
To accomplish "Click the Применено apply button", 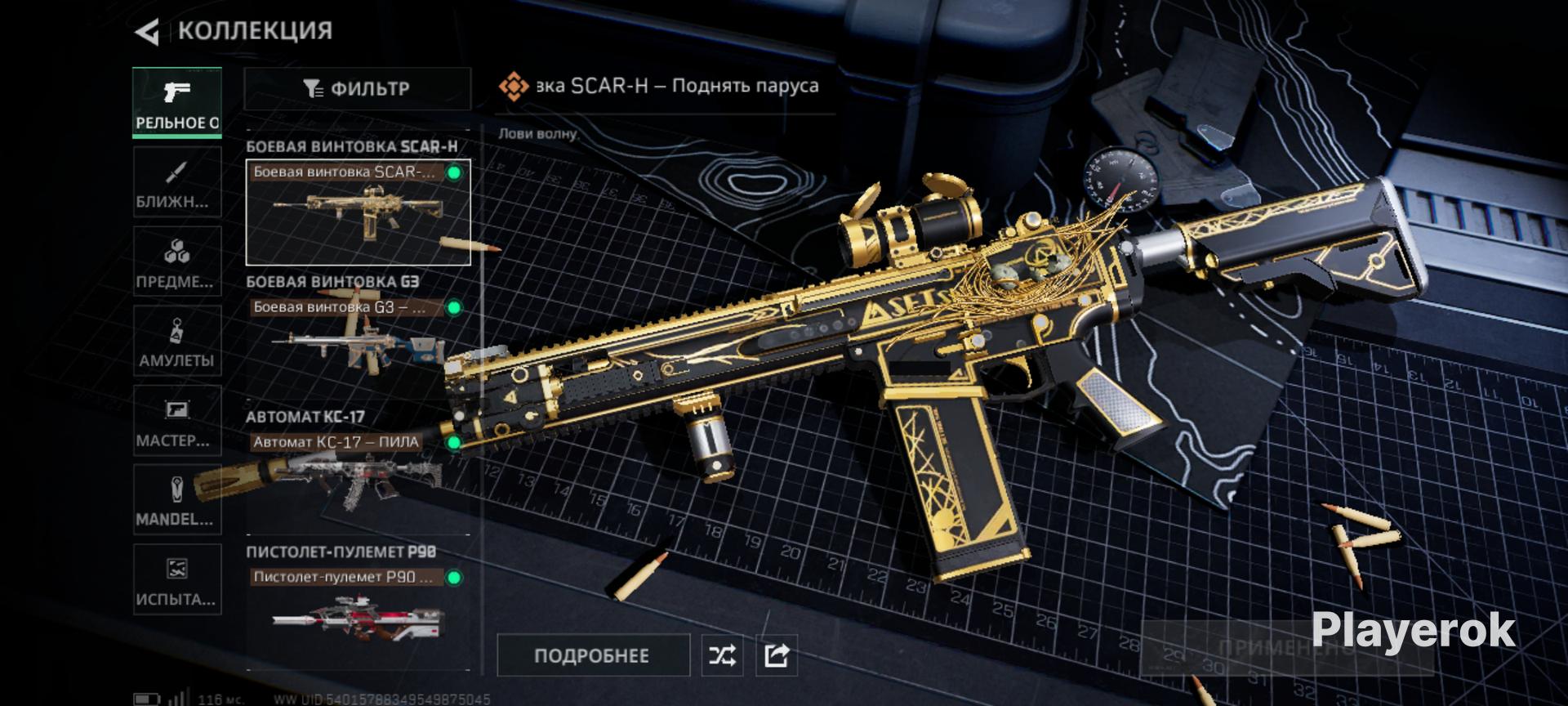I will (1286, 649).
